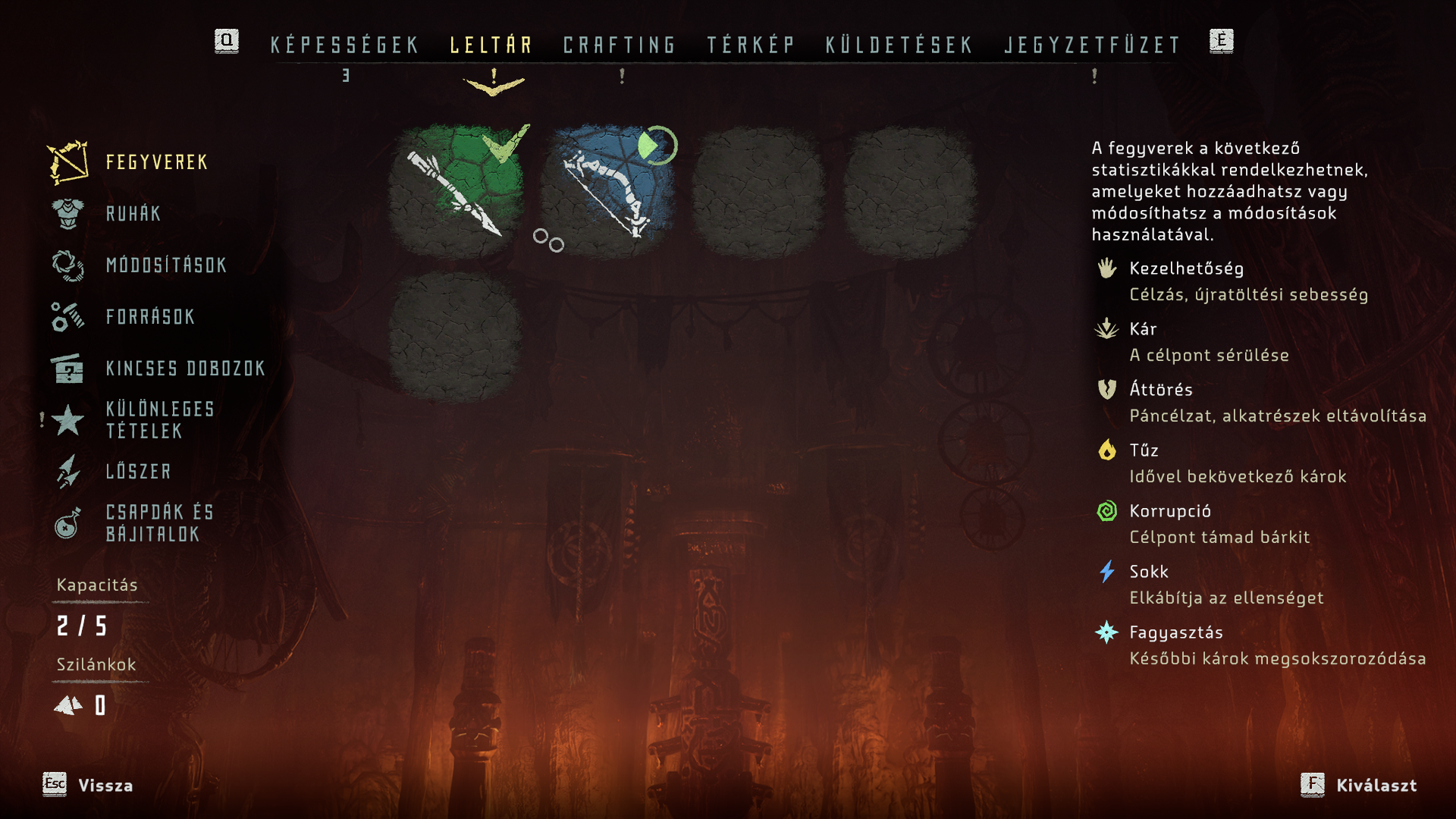Open the Leltár tab
Screen dimensions: 1456x819
click(x=491, y=45)
